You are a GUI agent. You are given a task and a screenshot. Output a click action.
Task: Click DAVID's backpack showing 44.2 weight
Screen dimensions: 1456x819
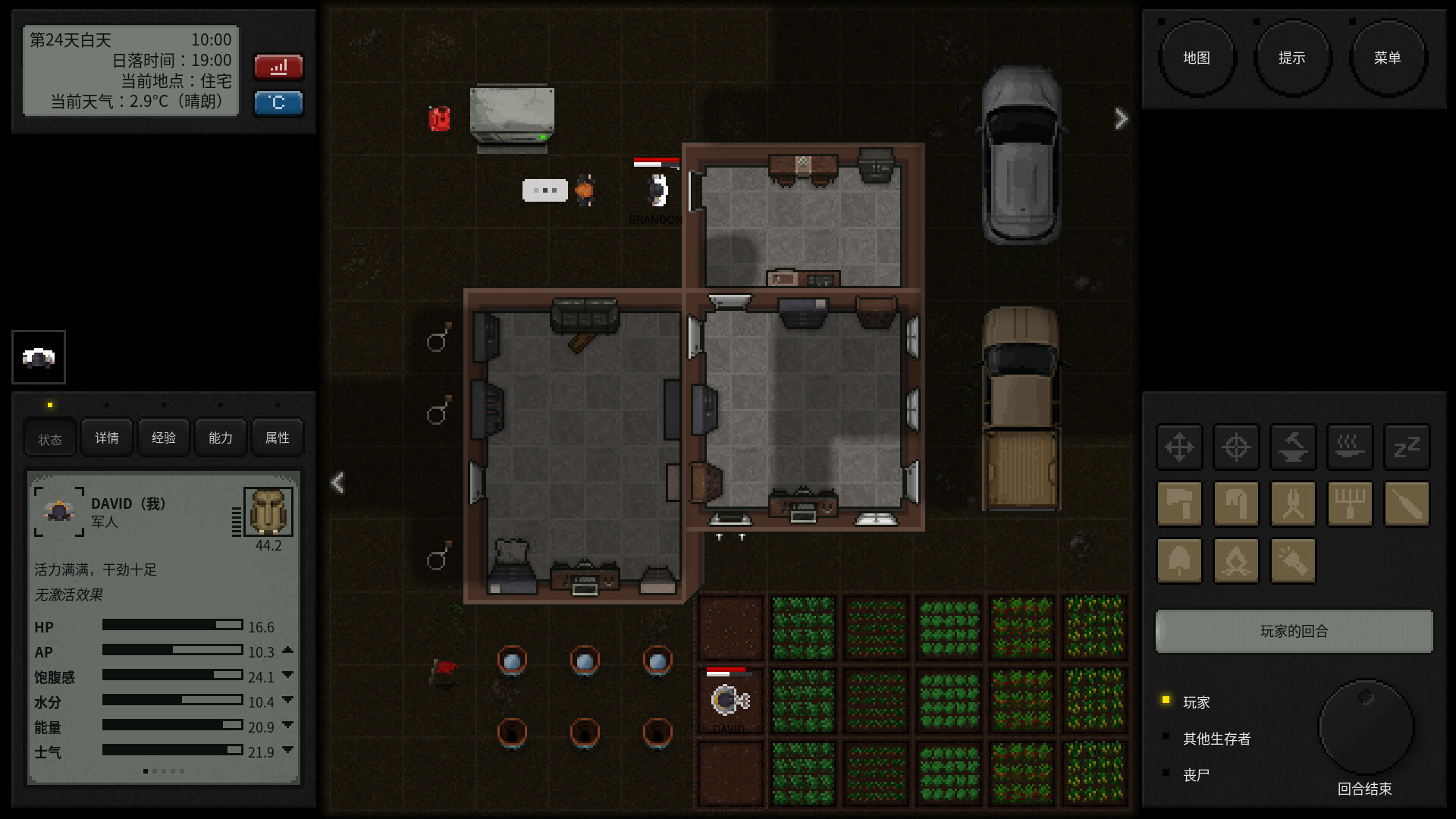click(267, 510)
